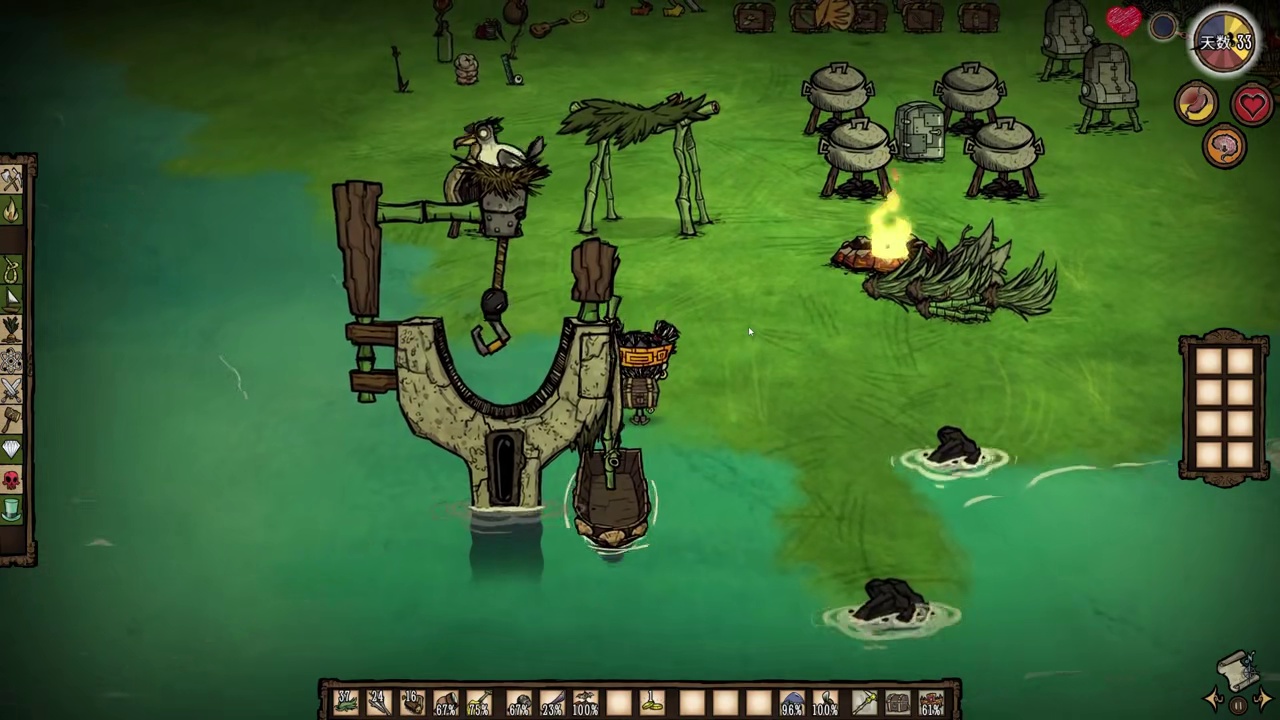The image size is (1280, 720).
Task: Open the Dress top-hat crafting tab
Action: [12, 510]
